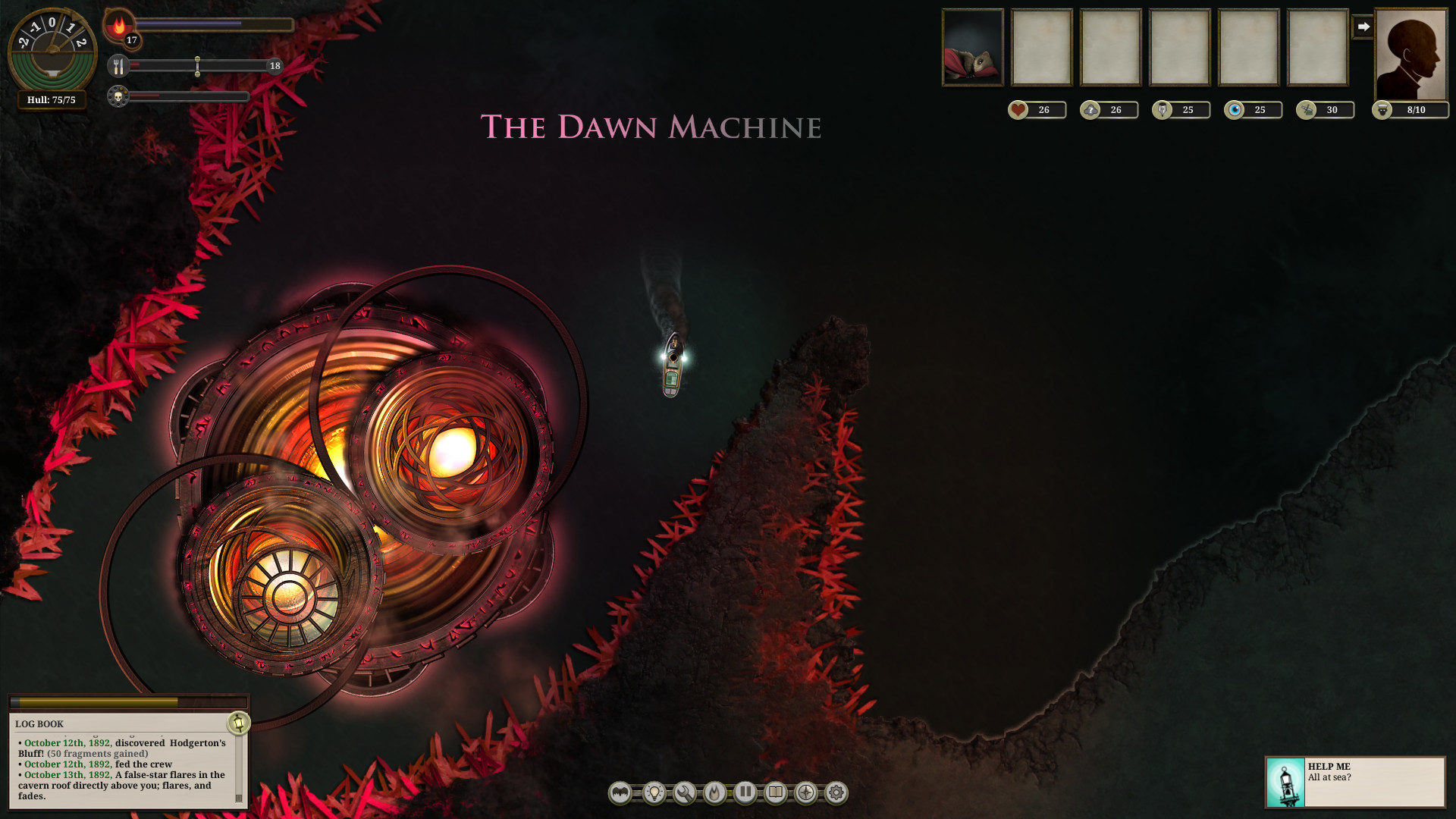Open the gear settings icon
This screenshot has width=1456, height=819.
point(835,794)
